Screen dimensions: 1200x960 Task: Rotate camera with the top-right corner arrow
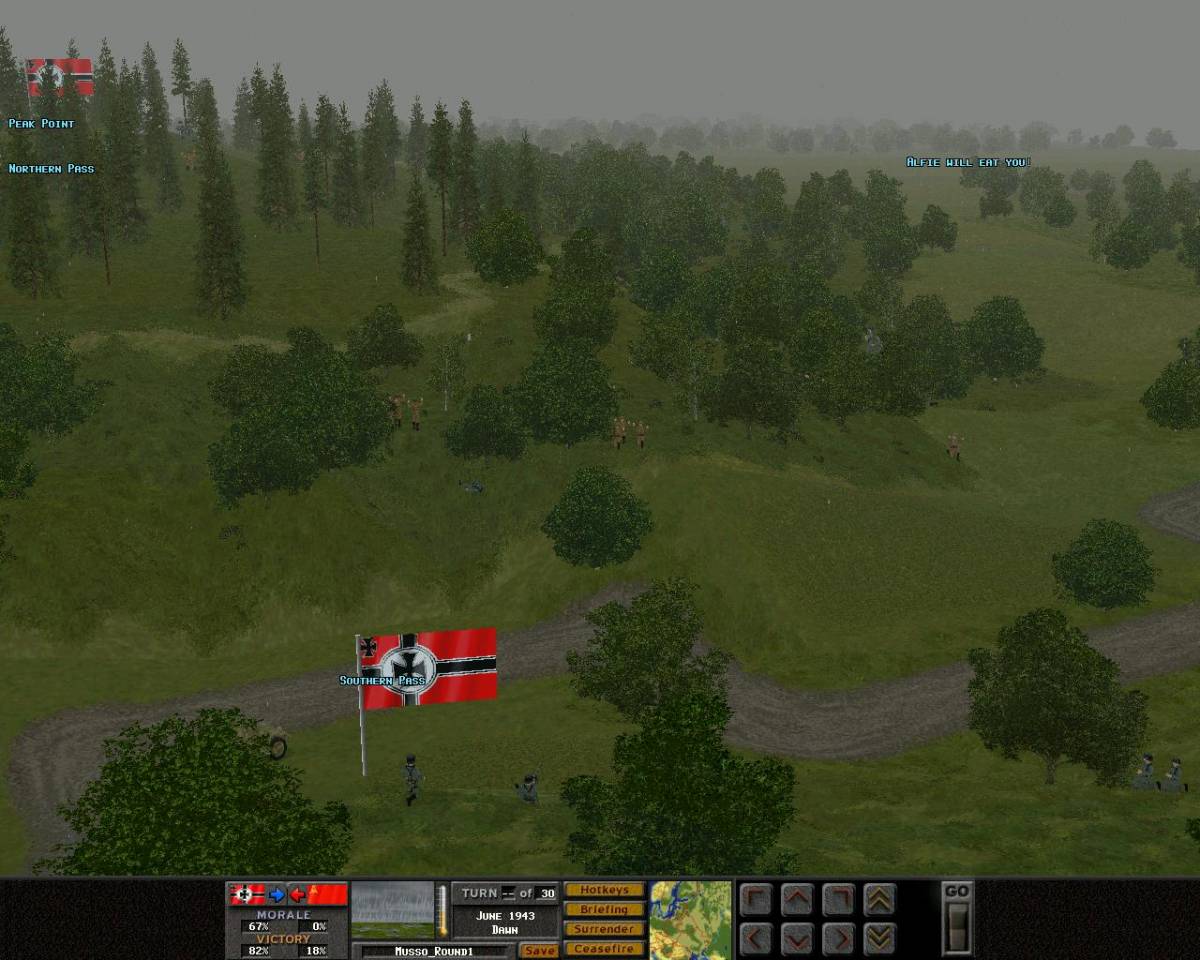click(838, 900)
